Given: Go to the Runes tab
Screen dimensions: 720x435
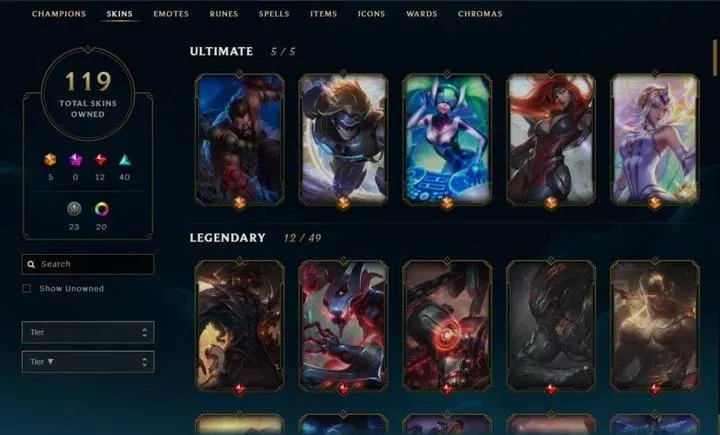Looking at the screenshot, I should tap(224, 15).
